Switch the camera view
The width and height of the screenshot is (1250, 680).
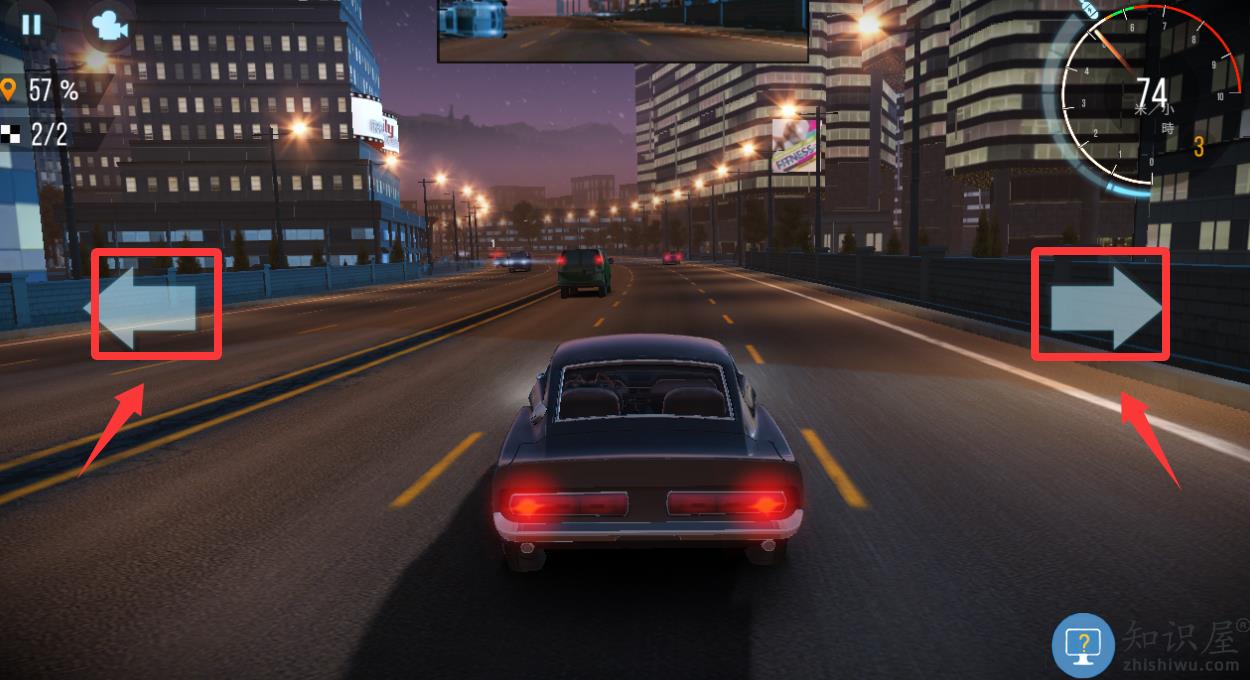(x=108, y=26)
